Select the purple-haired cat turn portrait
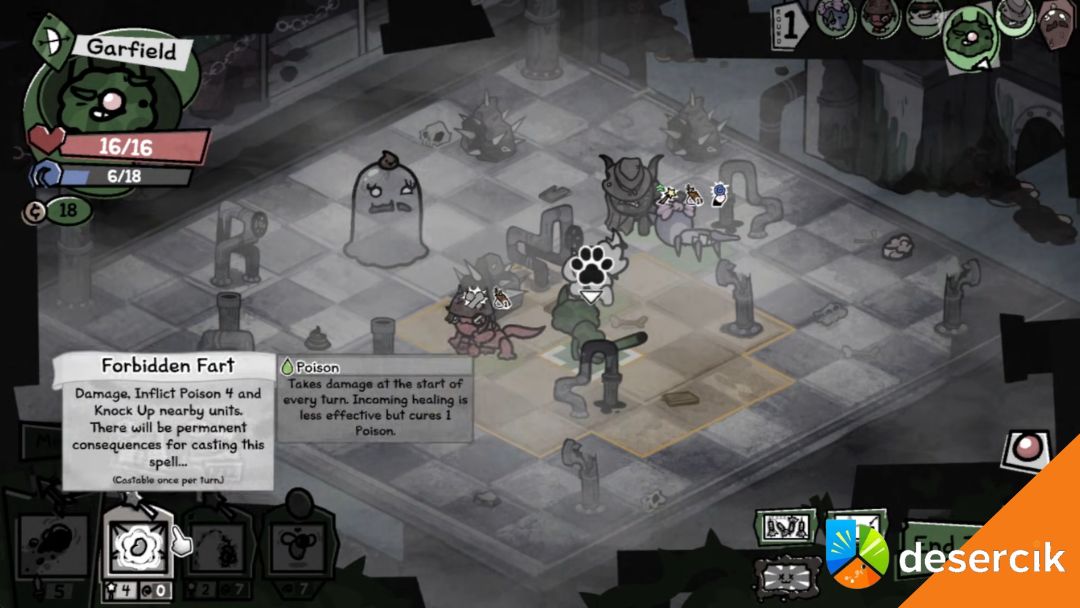1080x608 pixels. coord(834,17)
